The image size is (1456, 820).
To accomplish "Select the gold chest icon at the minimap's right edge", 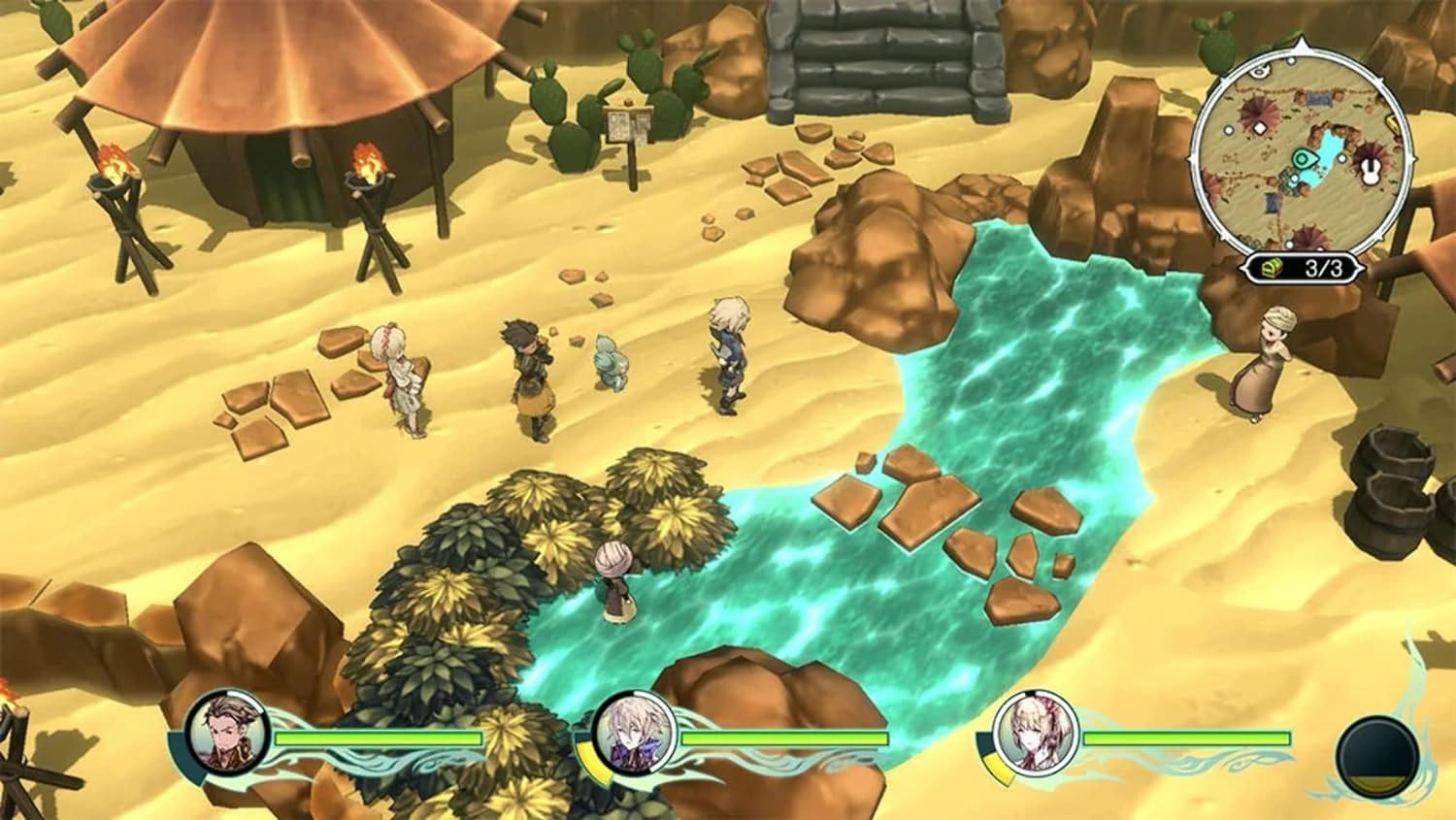I will tap(1391, 122).
